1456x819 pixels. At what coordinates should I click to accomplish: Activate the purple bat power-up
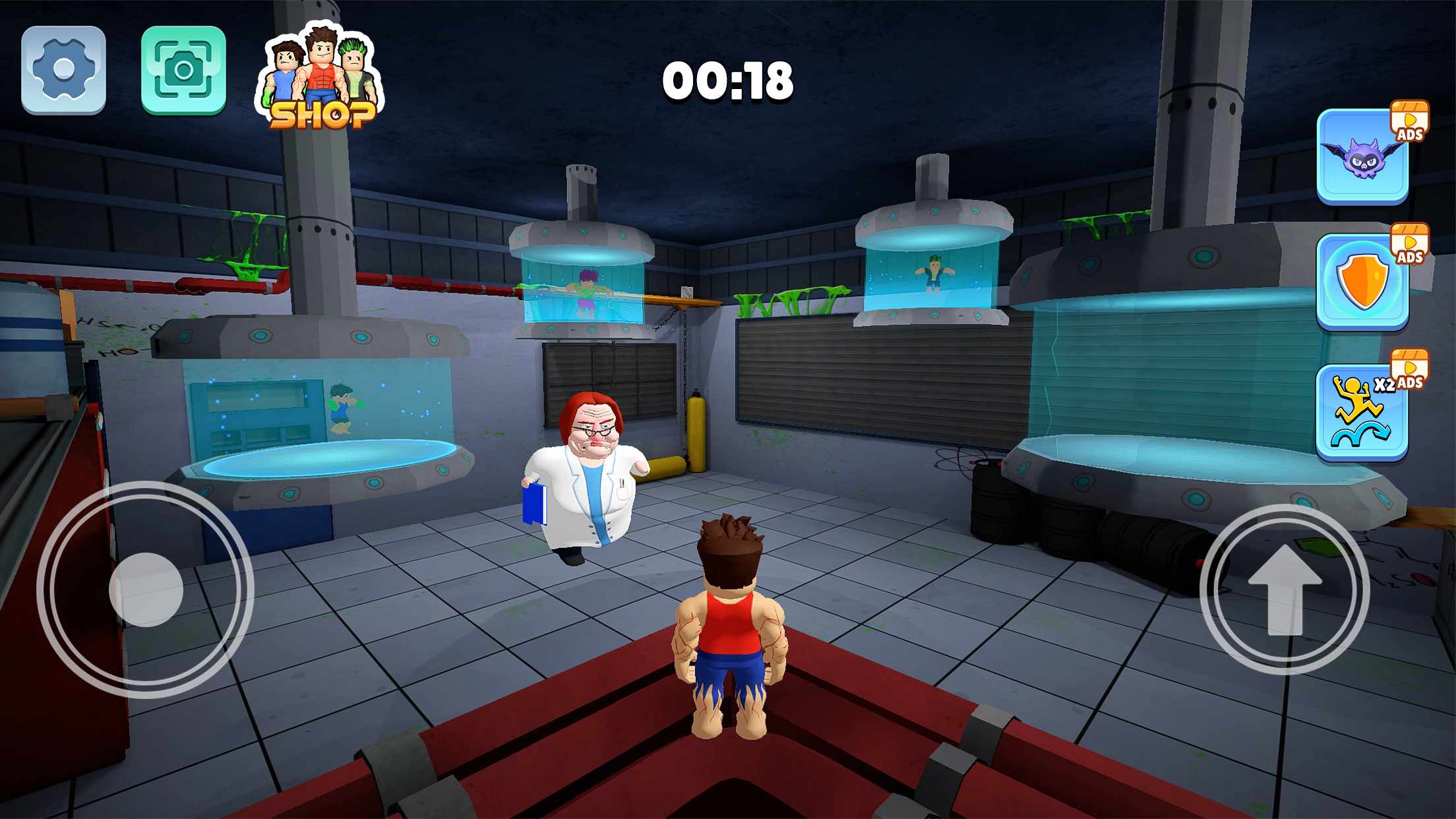pos(1362,156)
